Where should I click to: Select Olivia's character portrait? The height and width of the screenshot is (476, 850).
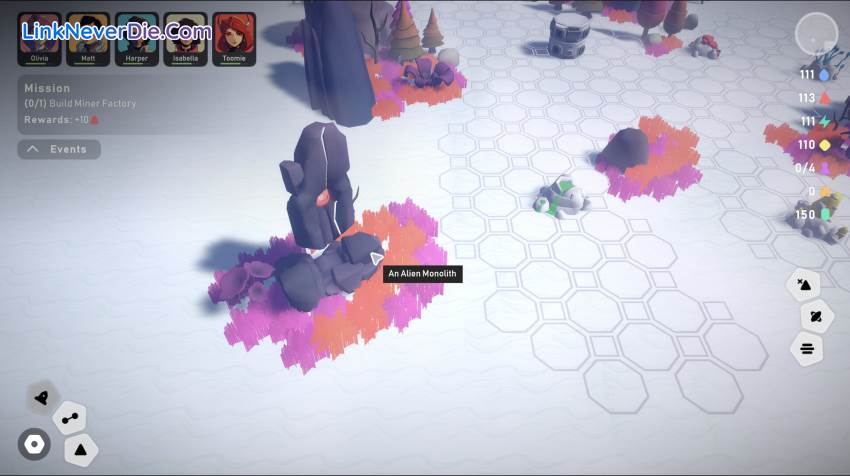tap(39, 38)
